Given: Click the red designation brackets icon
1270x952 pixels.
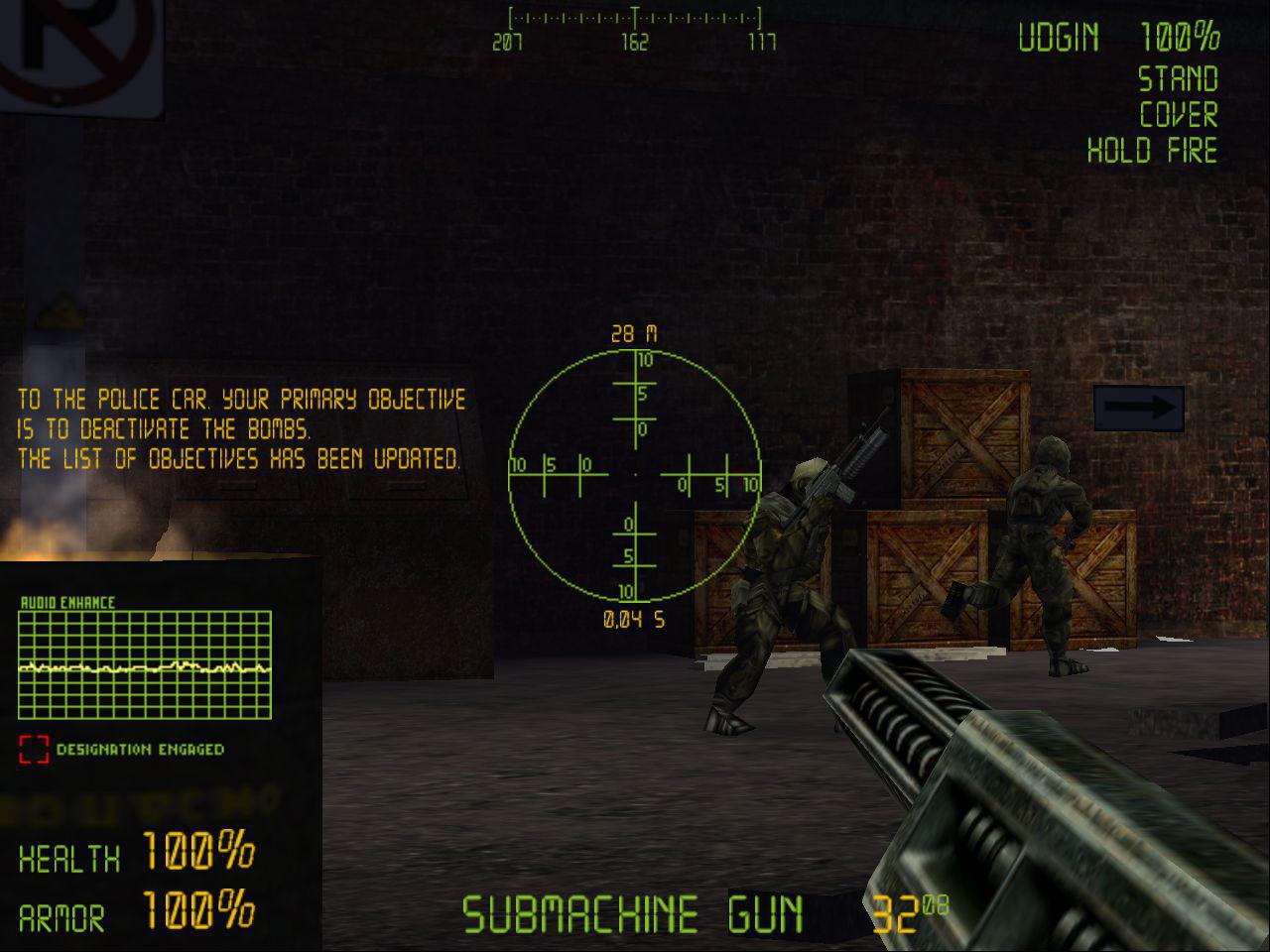Looking at the screenshot, I should click(x=35, y=751).
